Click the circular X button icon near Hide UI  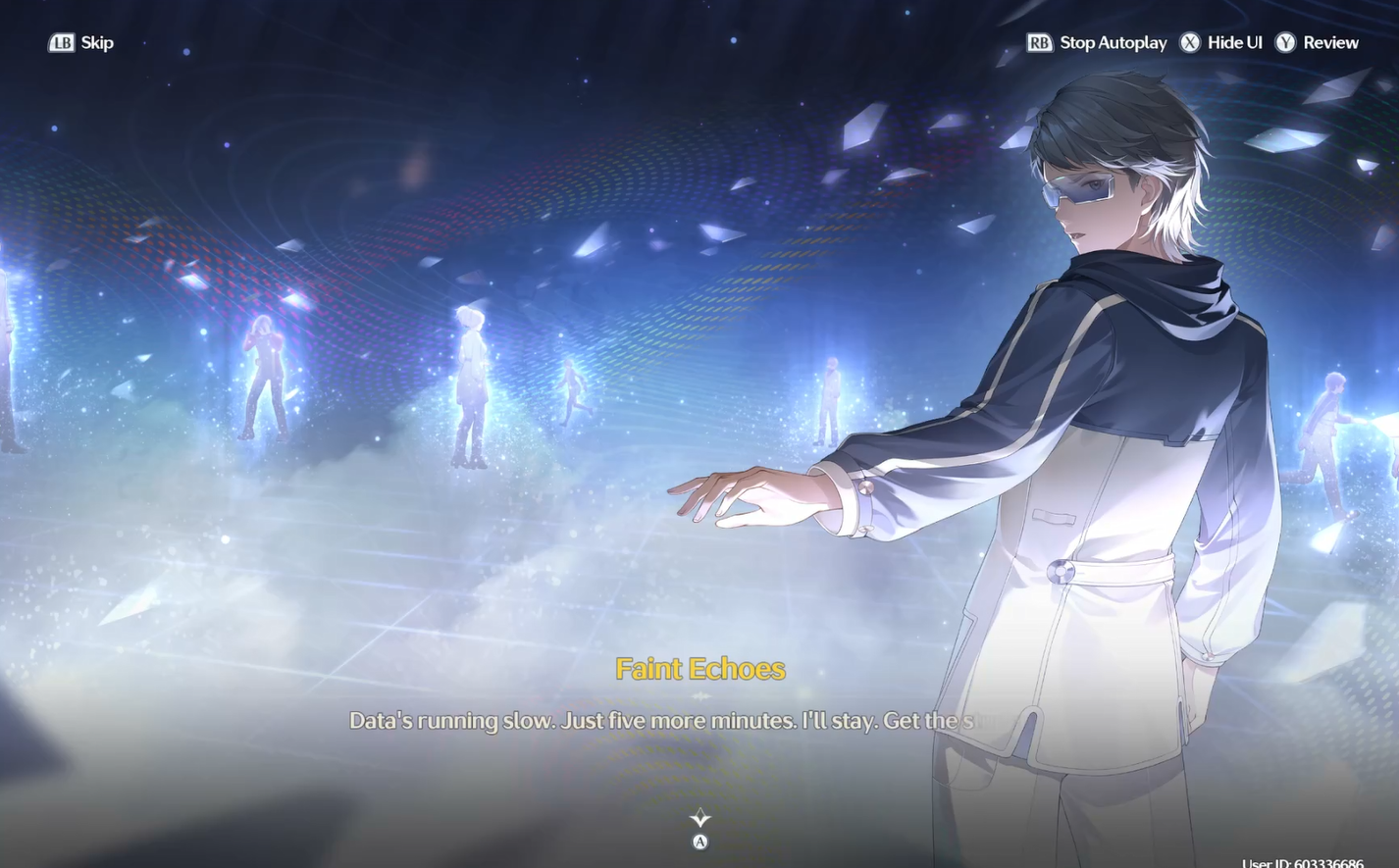(x=1191, y=43)
